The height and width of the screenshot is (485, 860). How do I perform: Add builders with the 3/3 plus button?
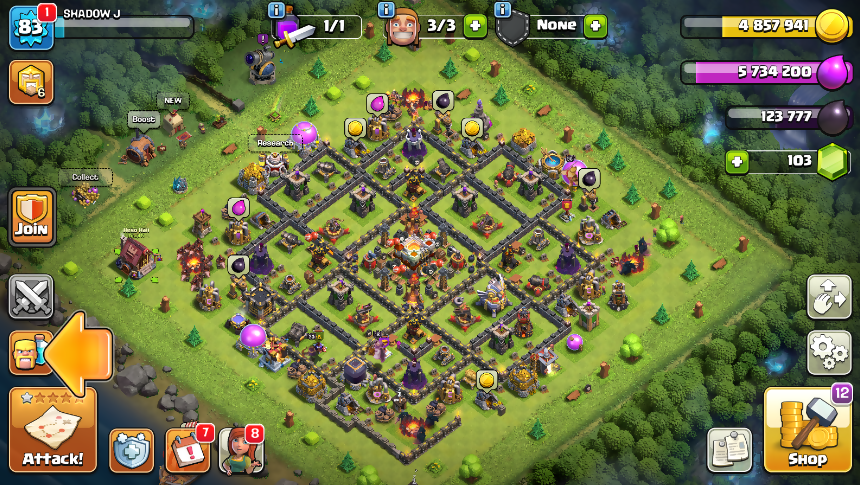(x=475, y=26)
